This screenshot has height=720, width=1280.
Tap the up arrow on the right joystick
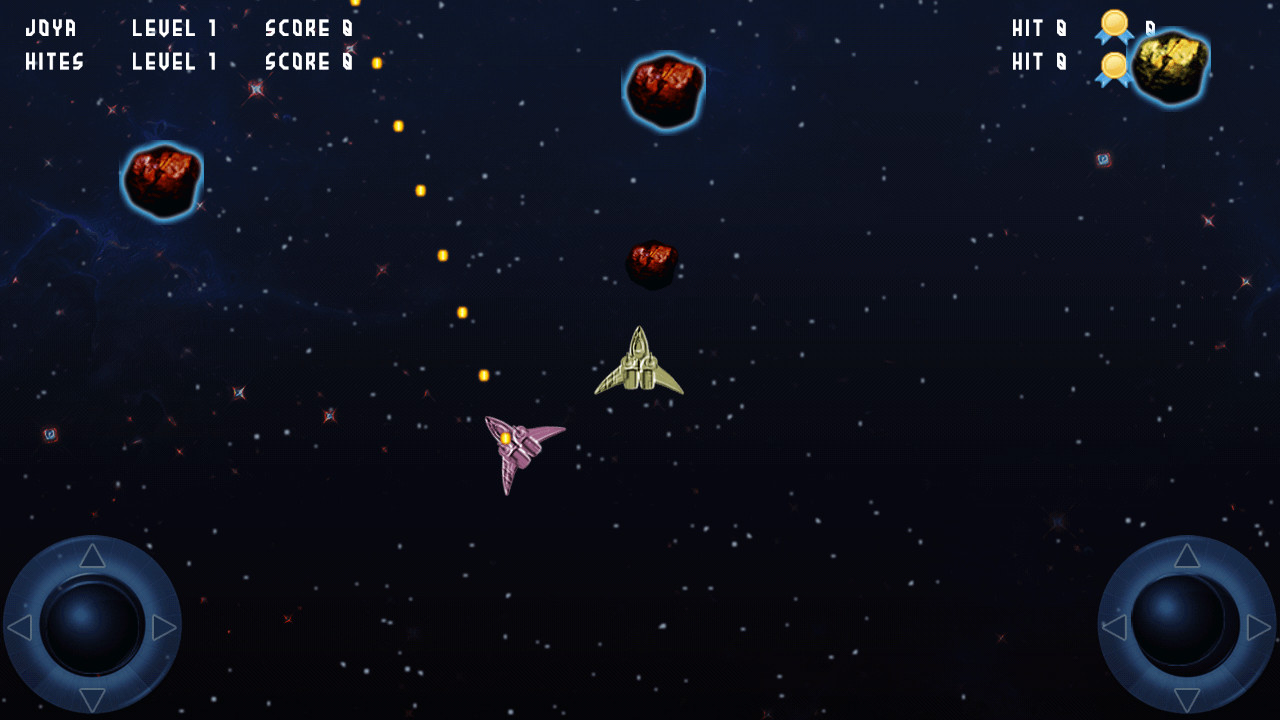pyautogui.click(x=1187, y=556)
